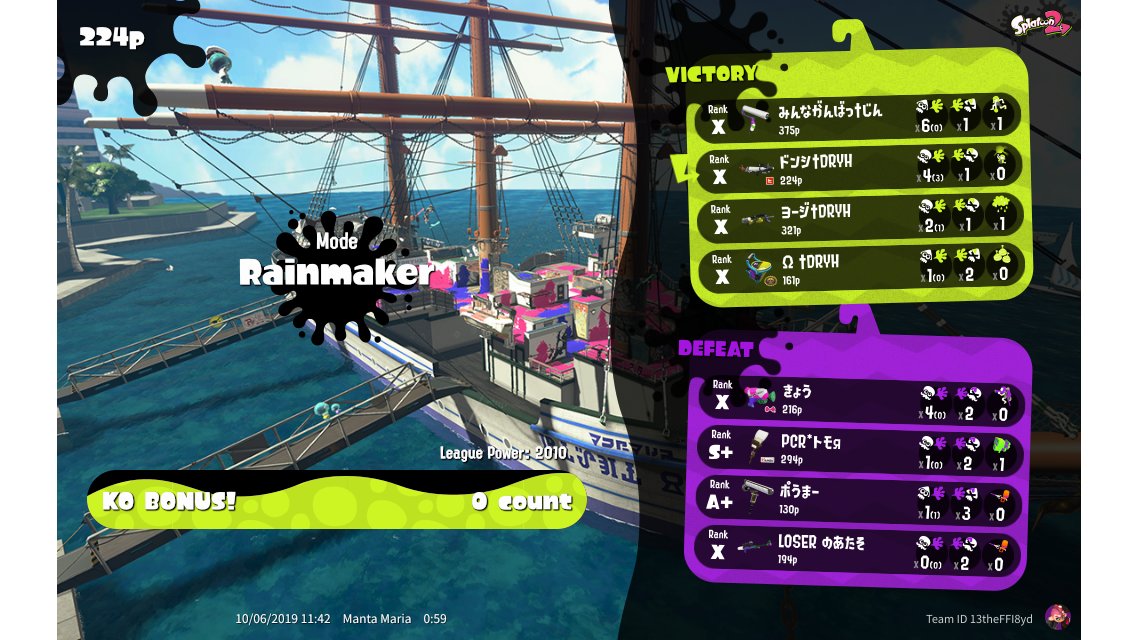Select the S+ rank PCR player row
This screenshot has height=640, width=1138.
click(858, 449)
